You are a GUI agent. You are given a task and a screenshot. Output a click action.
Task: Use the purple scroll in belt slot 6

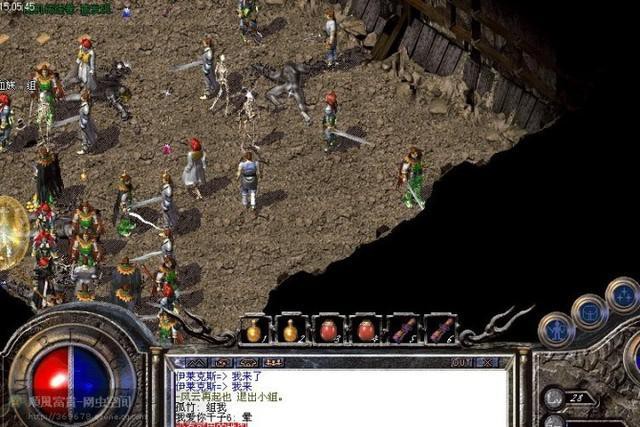click(440, 329)
